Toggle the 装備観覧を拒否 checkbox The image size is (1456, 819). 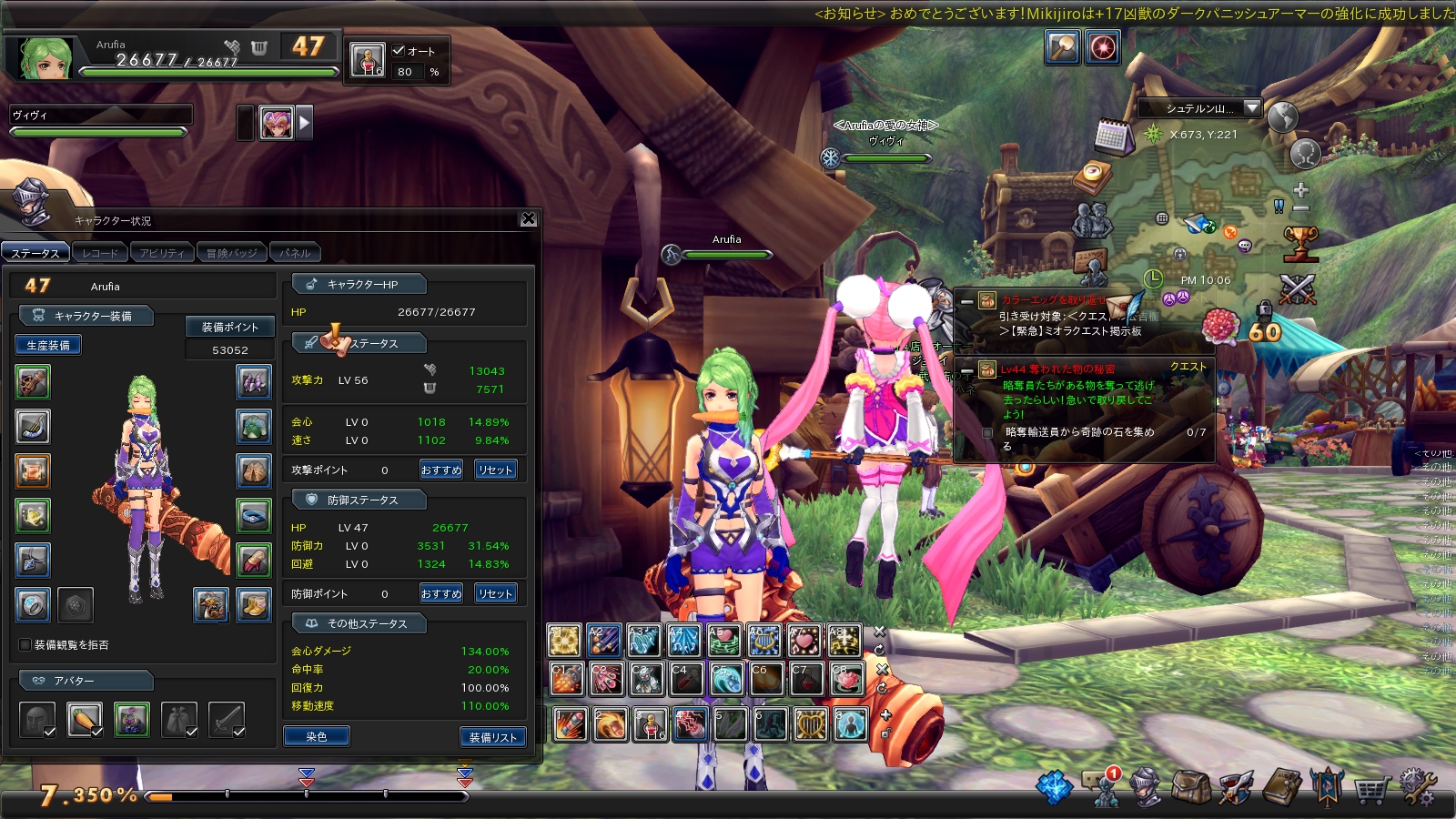click(25, 644)
